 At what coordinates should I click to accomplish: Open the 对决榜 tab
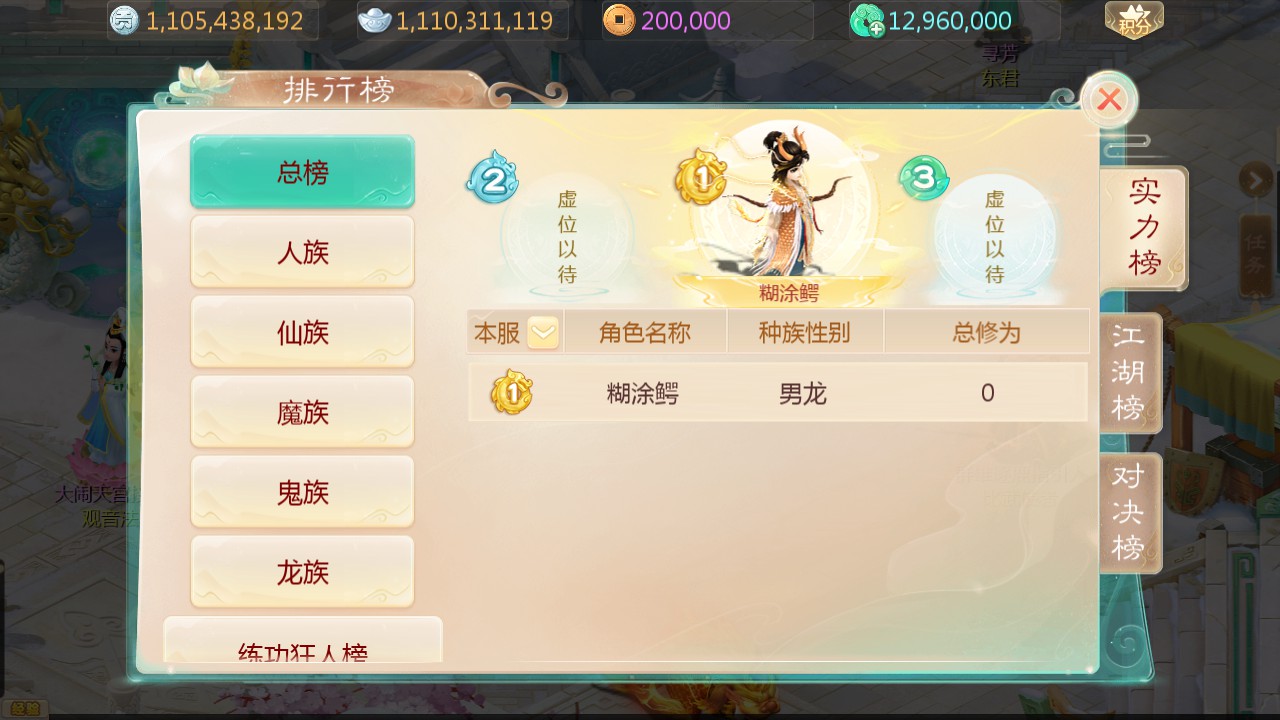[x=1129, y=512]
